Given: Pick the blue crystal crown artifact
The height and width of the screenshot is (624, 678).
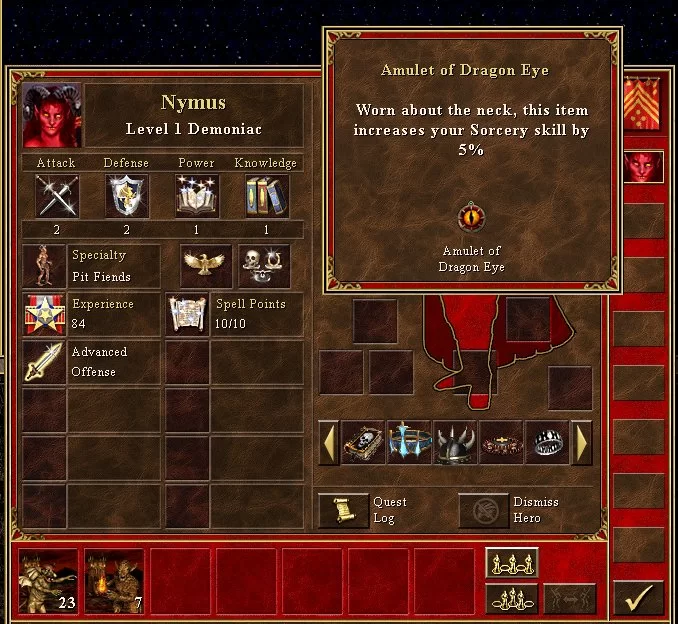Looking at the screenshot, I should pos(409,442).
